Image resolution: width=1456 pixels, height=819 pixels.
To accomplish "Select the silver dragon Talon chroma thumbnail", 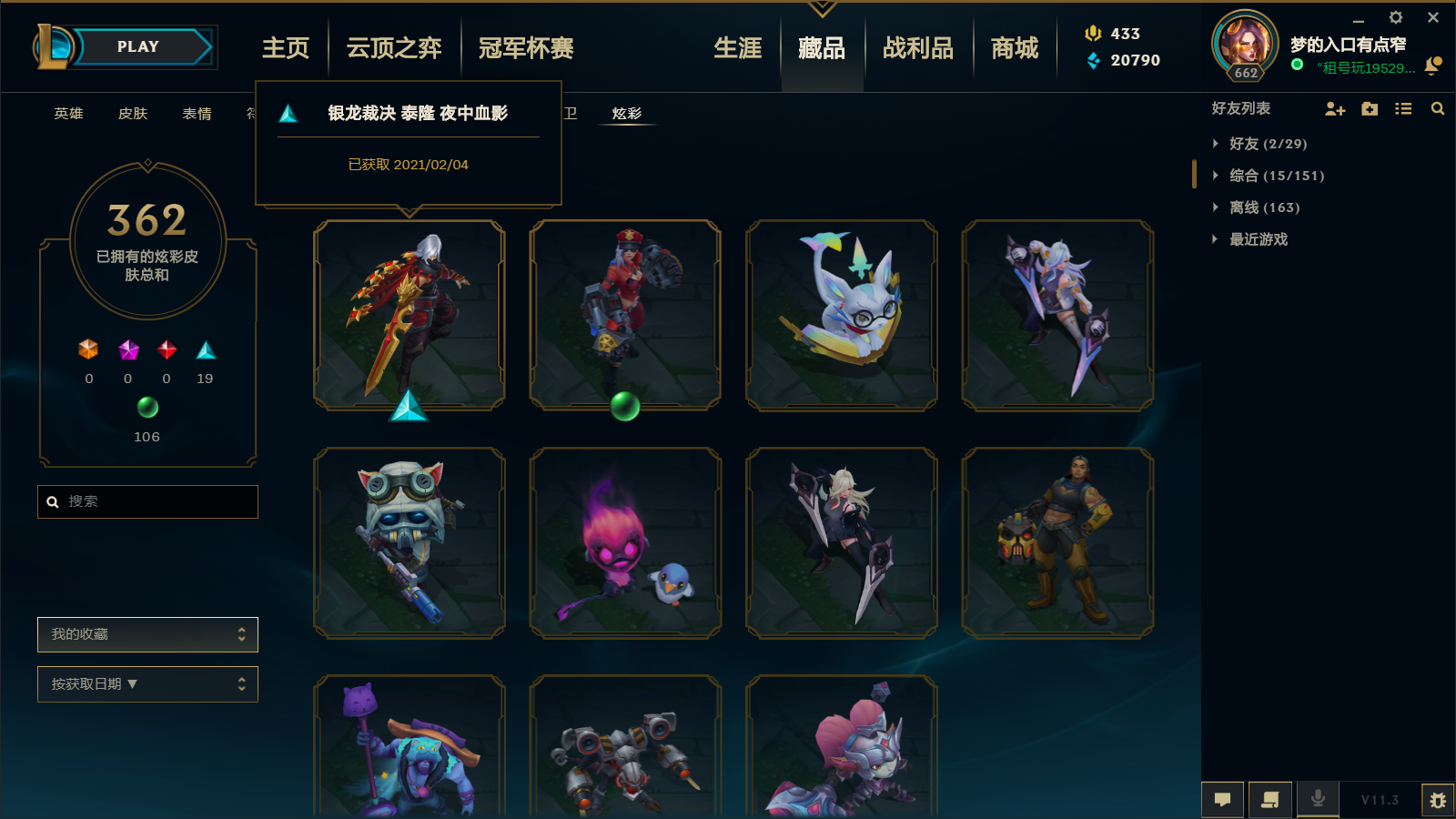I will point(409,314).
